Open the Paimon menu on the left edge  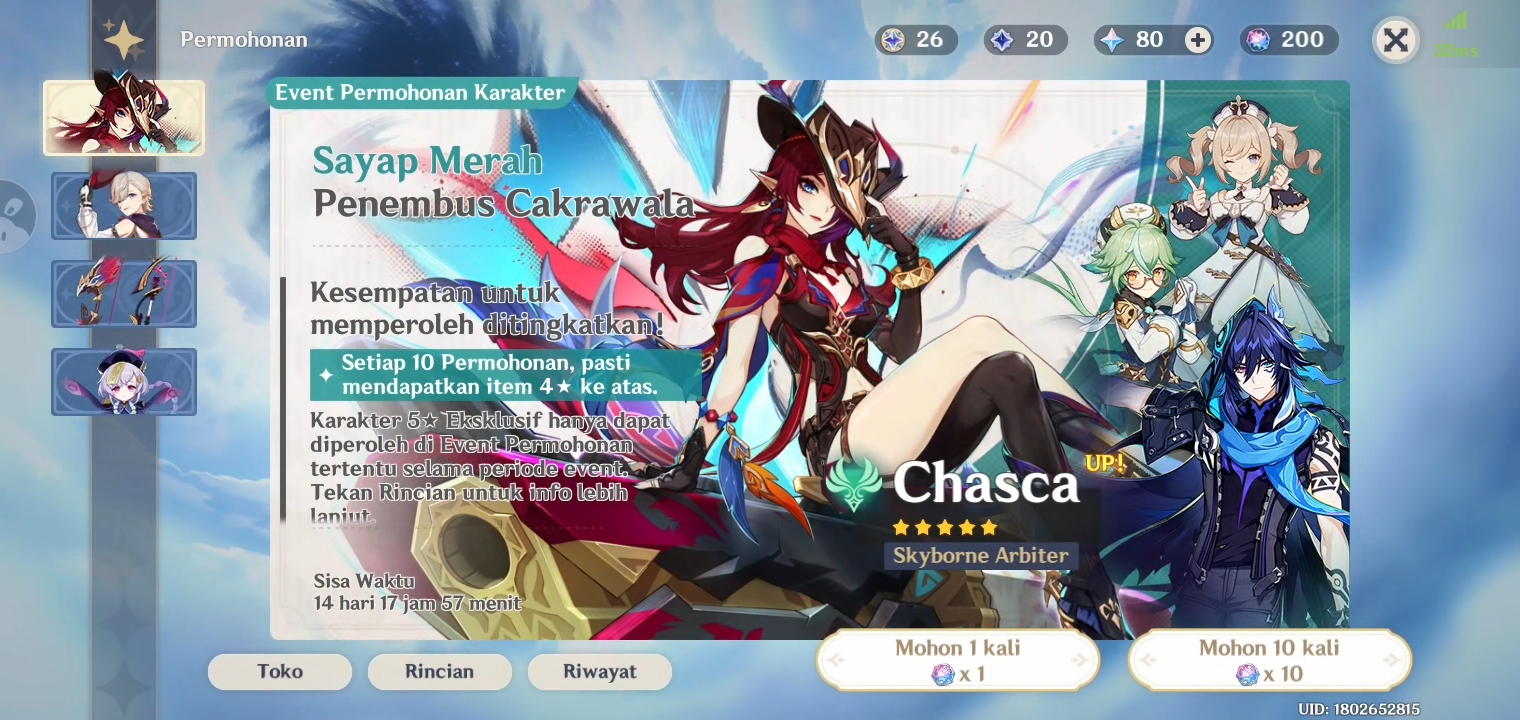click(12, 215)
